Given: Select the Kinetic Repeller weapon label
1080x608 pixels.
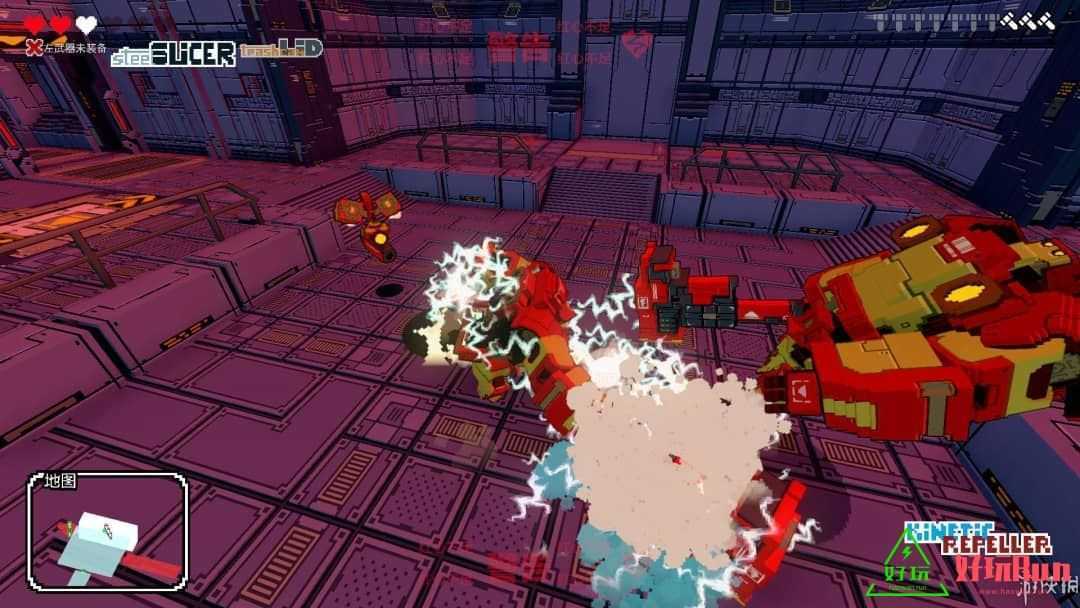Looking at the screenshot, I should (x=977, y=539).
